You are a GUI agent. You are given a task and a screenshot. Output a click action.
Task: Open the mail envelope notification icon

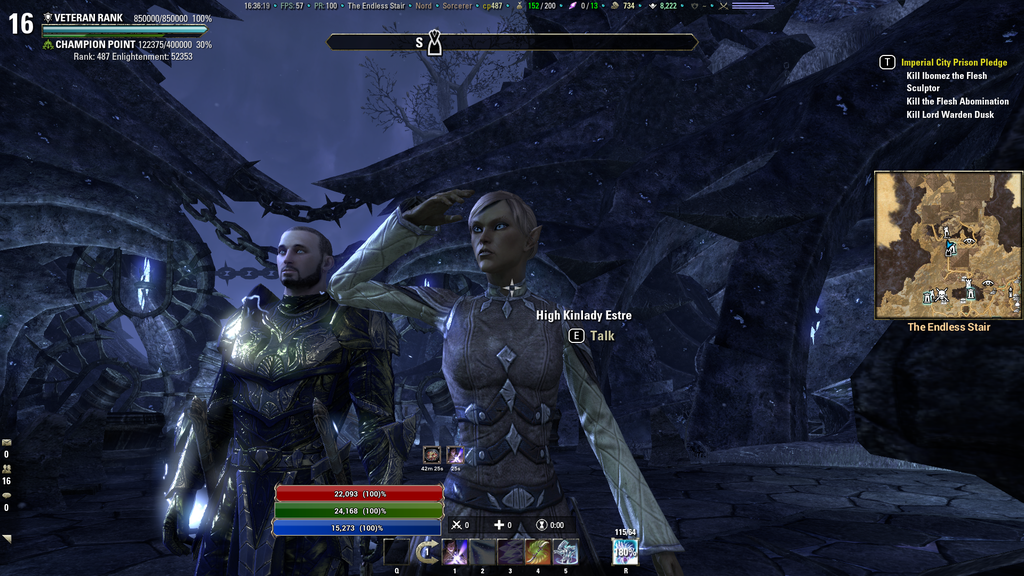tap(7, 442)
